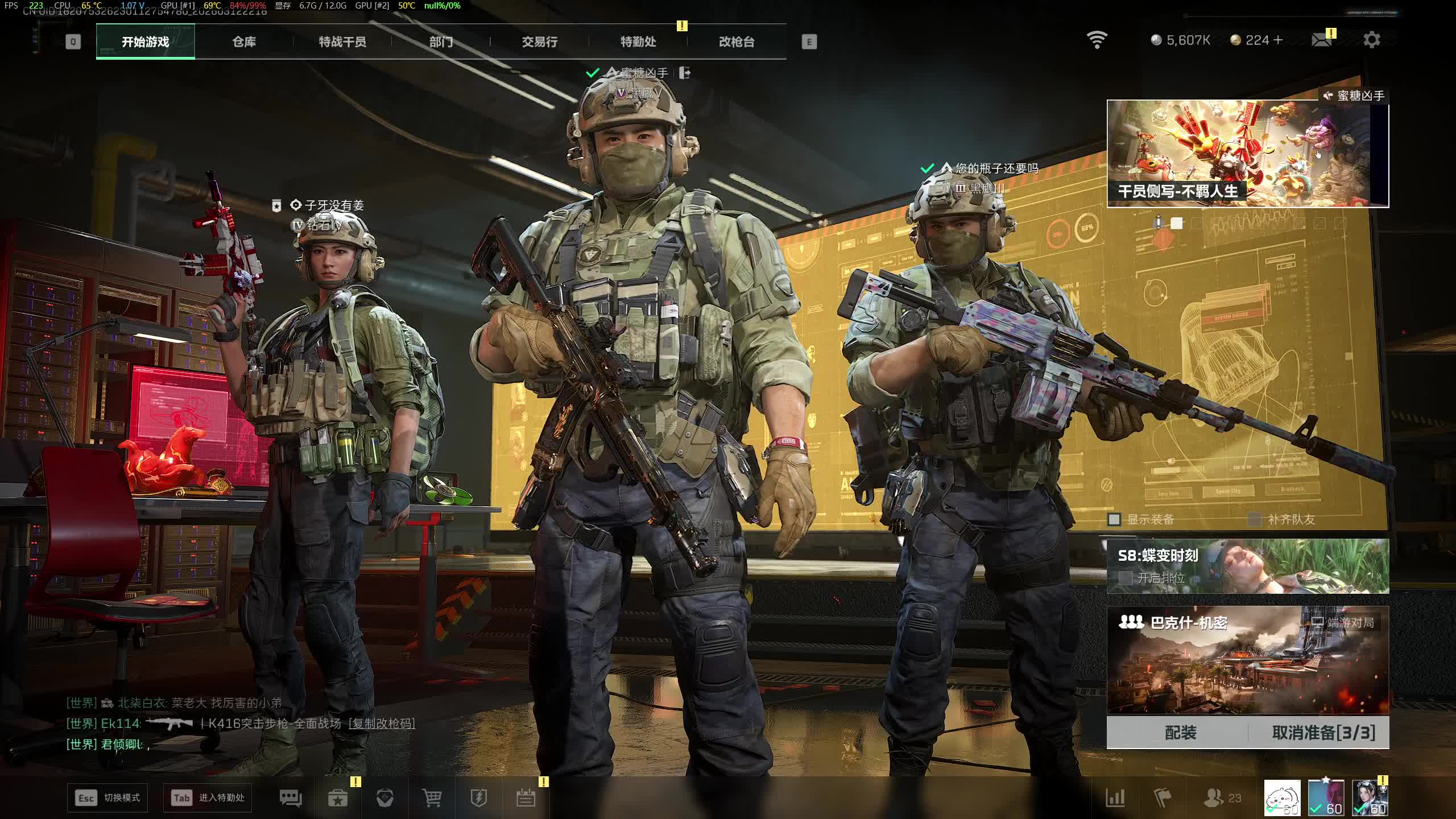
Task: Click the 切换模式 button
Action: pos(107,798)
